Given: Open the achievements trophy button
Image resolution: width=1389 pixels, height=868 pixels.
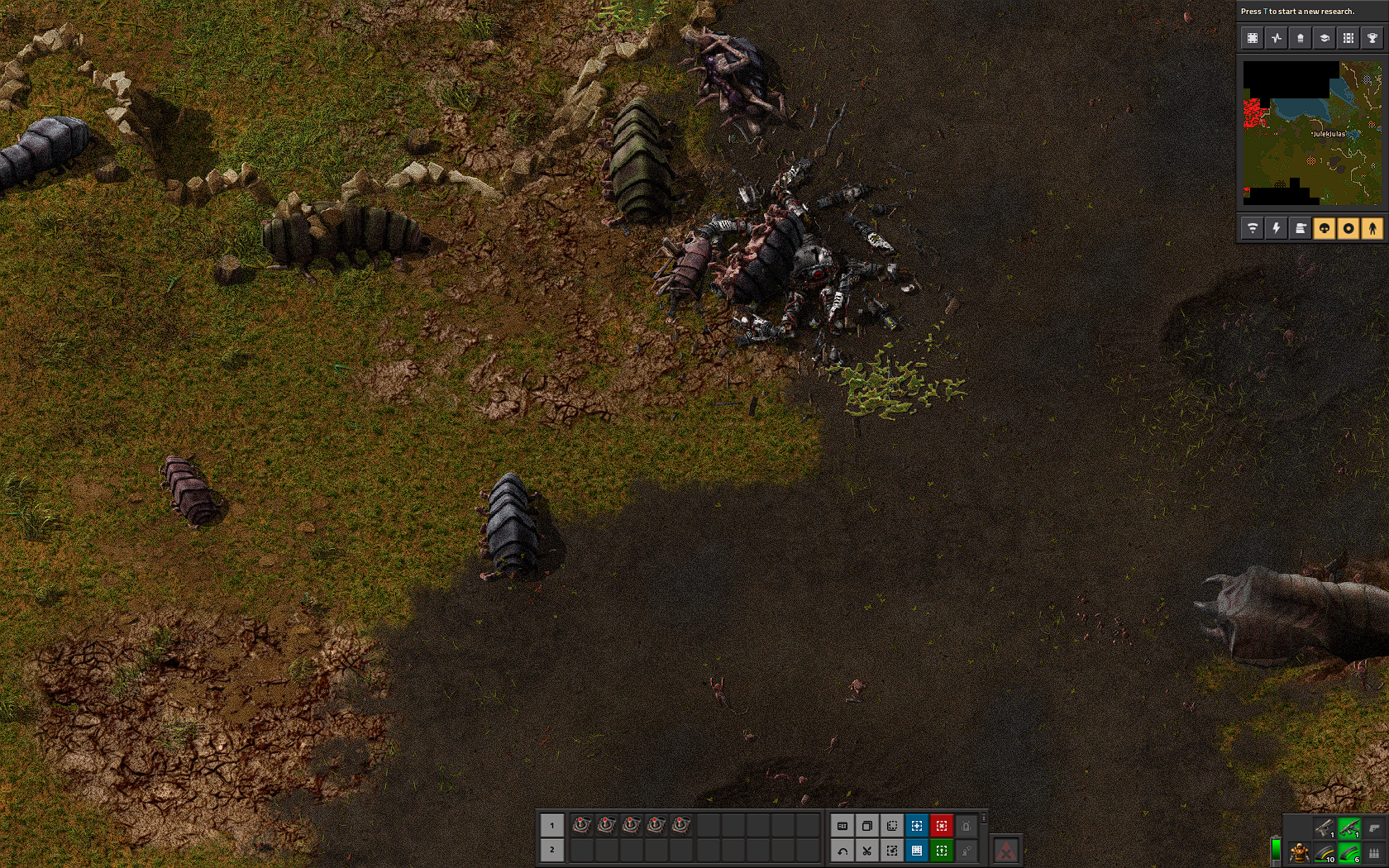Looking at the screenshot, I should click(1372, 38).
